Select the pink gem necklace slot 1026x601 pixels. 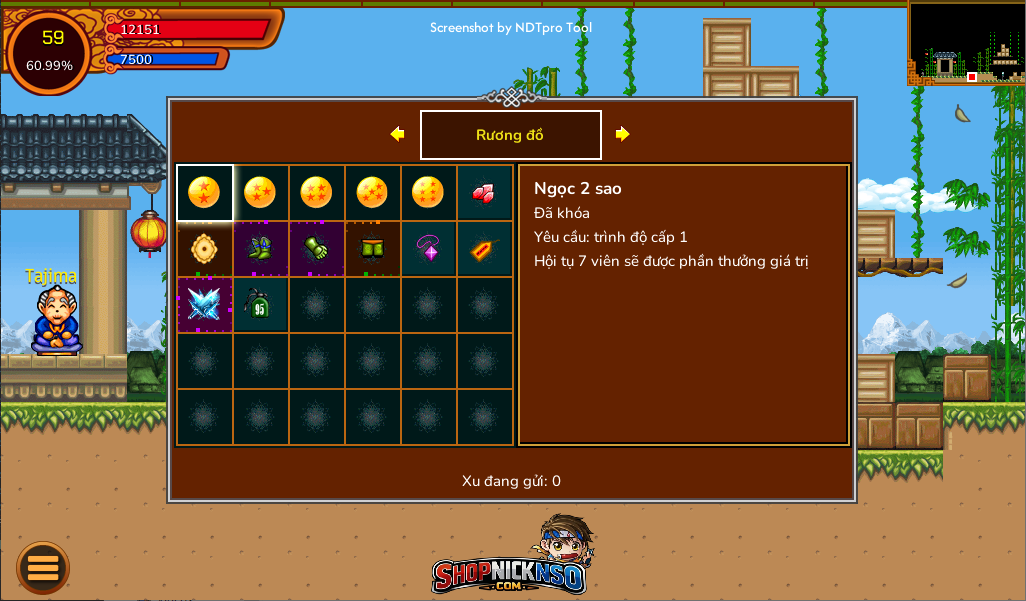(x=429, y=249)
